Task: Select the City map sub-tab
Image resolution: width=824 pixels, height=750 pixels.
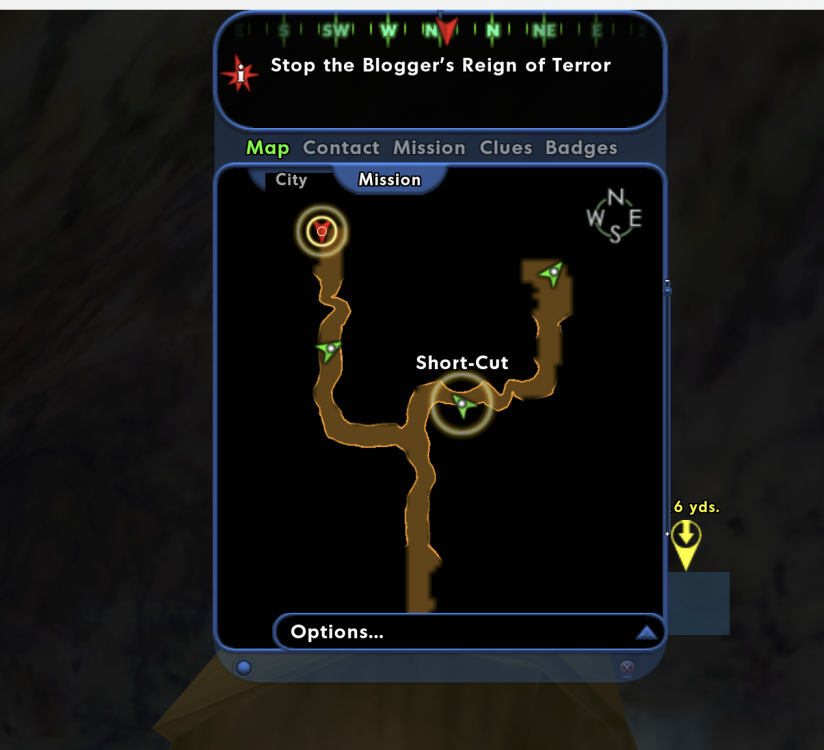Action: (x=291, y=180)
